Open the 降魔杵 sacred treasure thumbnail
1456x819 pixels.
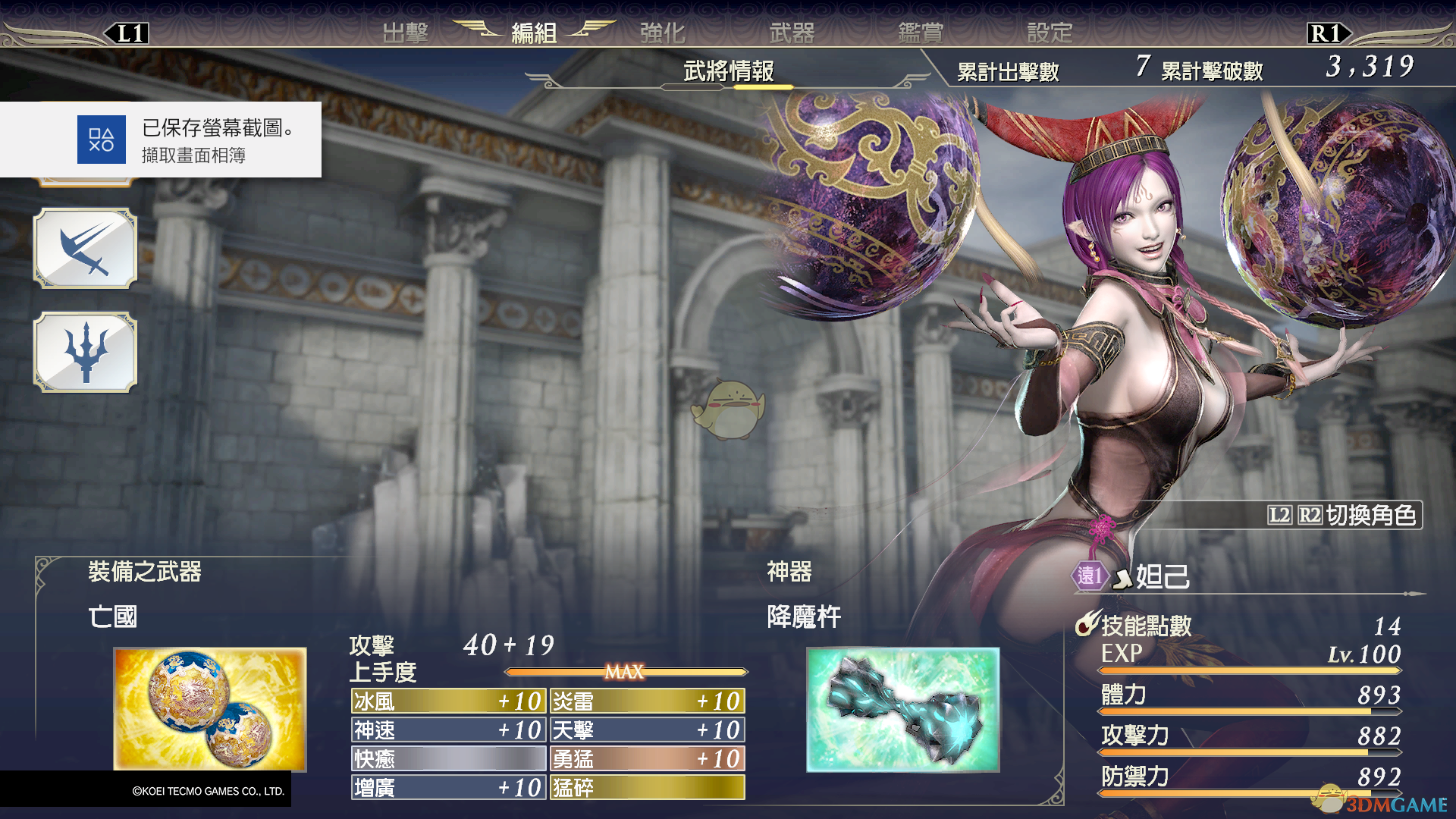pos(902,709)
